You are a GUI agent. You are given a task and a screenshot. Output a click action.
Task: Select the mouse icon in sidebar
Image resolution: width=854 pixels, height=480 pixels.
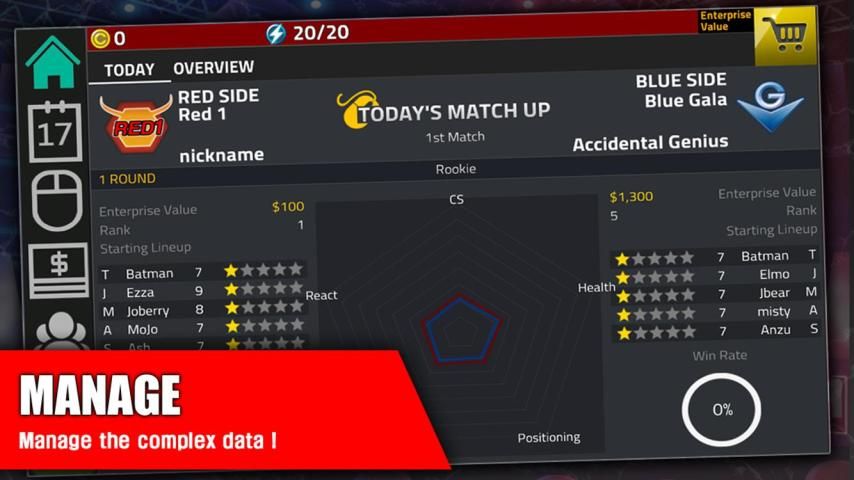[57, 198]
